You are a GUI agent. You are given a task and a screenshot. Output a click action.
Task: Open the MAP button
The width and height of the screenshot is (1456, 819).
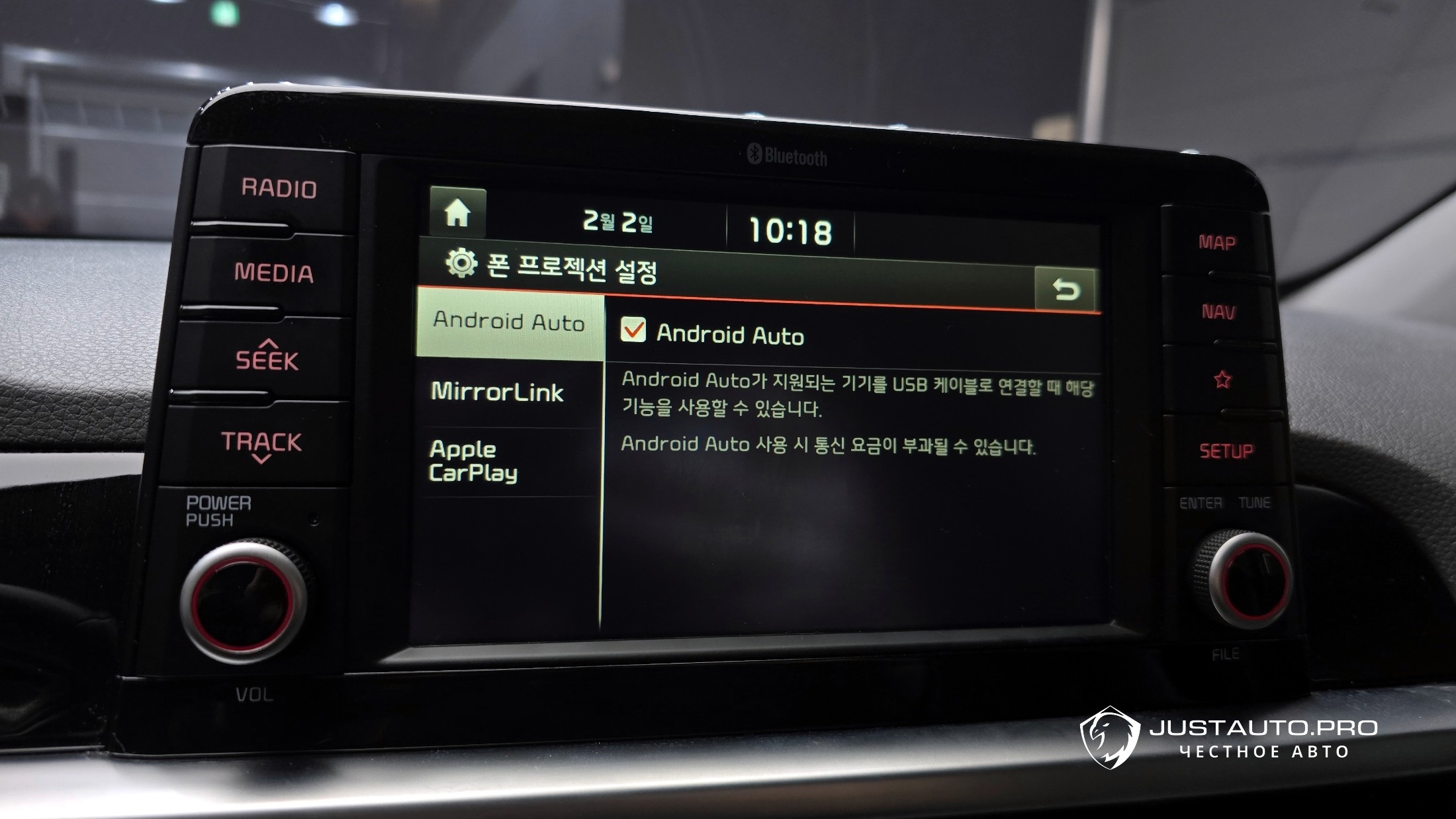1216,243
